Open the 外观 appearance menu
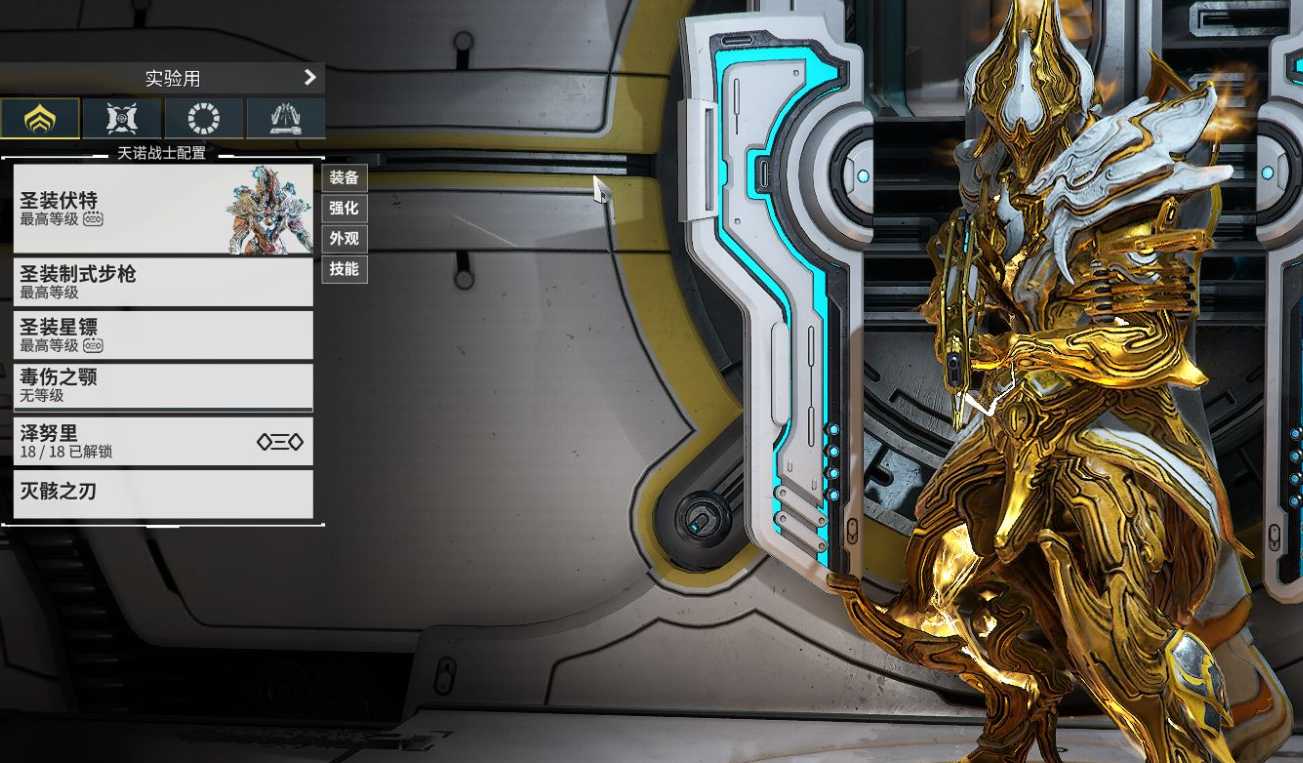 (x=344, y=239)
